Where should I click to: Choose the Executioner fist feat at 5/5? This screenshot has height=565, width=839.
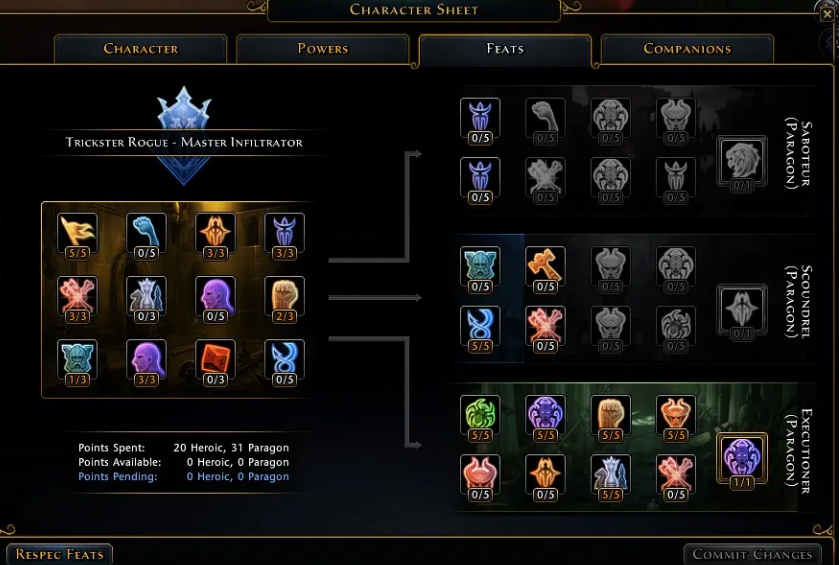tap(610, 415)
